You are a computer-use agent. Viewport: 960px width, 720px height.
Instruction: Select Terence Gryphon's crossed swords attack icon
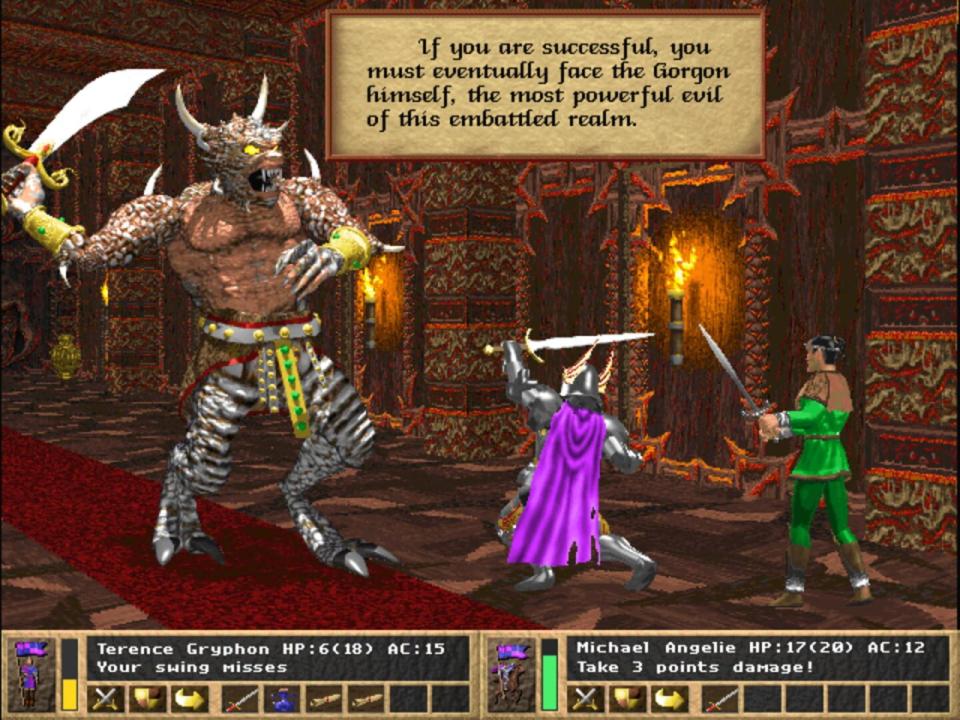tap(106, 698)
